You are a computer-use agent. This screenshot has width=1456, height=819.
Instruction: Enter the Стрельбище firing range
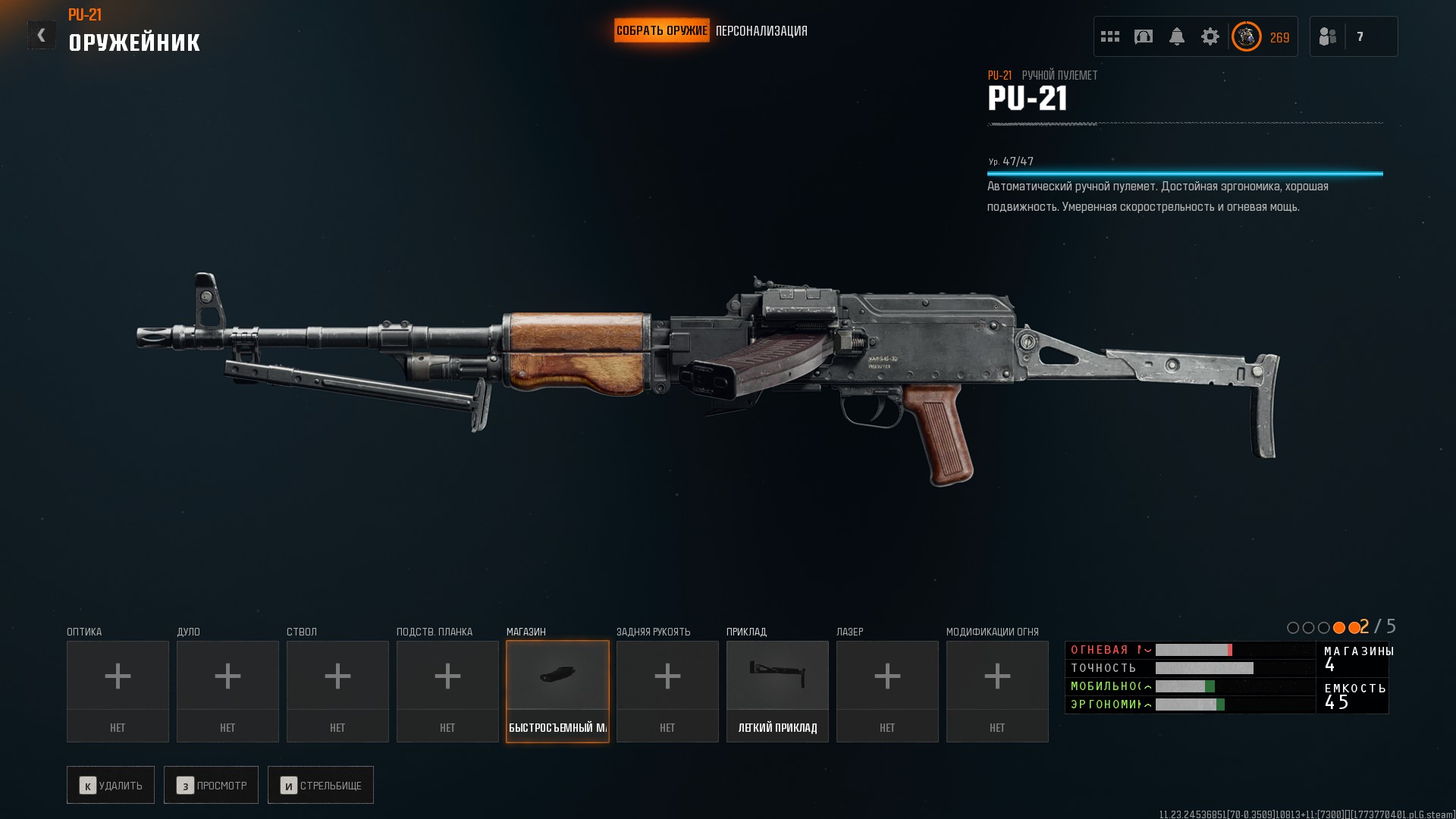321,785
